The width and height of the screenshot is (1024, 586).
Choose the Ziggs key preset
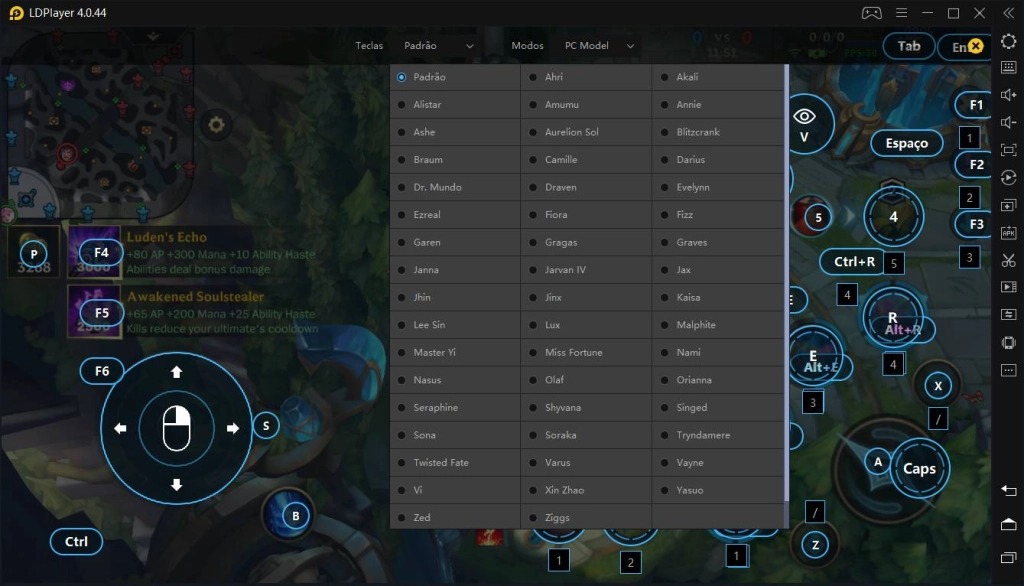pyautogui.click(x=557, y=518)
